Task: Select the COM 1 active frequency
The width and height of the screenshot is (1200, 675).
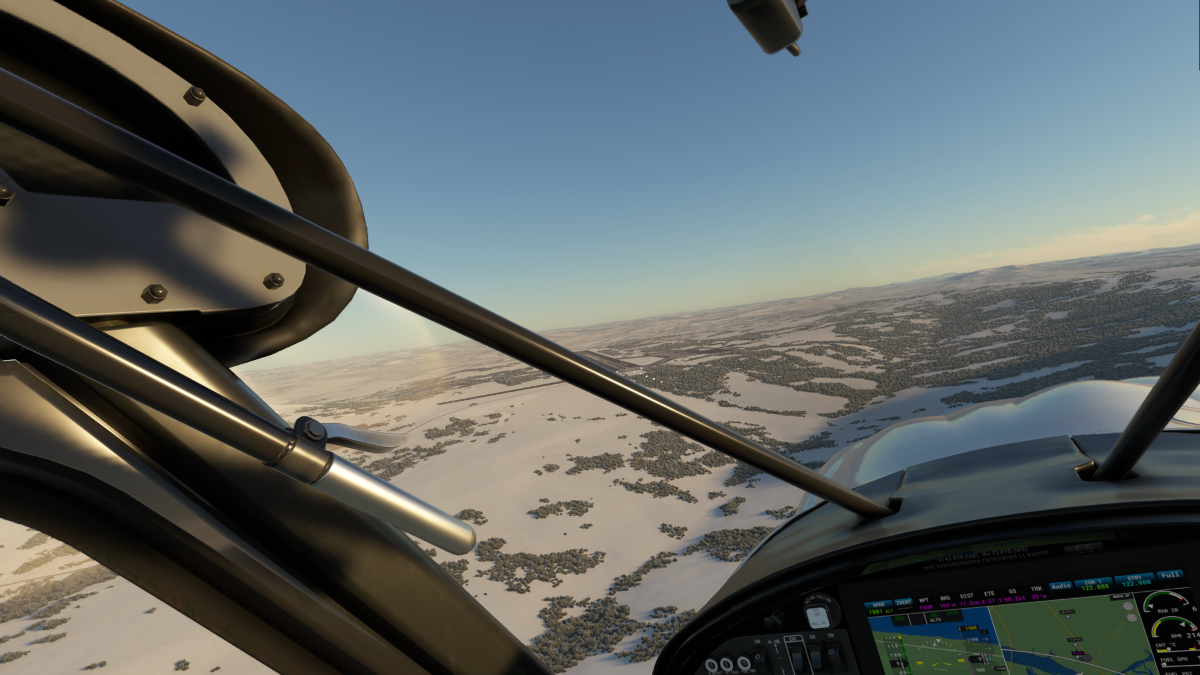Action: coord(1094,583)
